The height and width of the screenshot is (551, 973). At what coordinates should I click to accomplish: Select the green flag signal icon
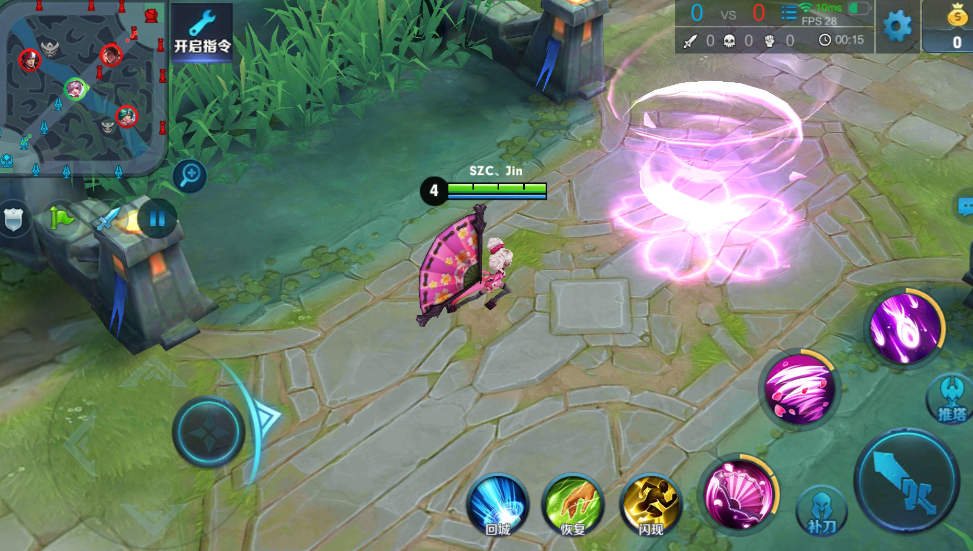(x=62, y=215)
